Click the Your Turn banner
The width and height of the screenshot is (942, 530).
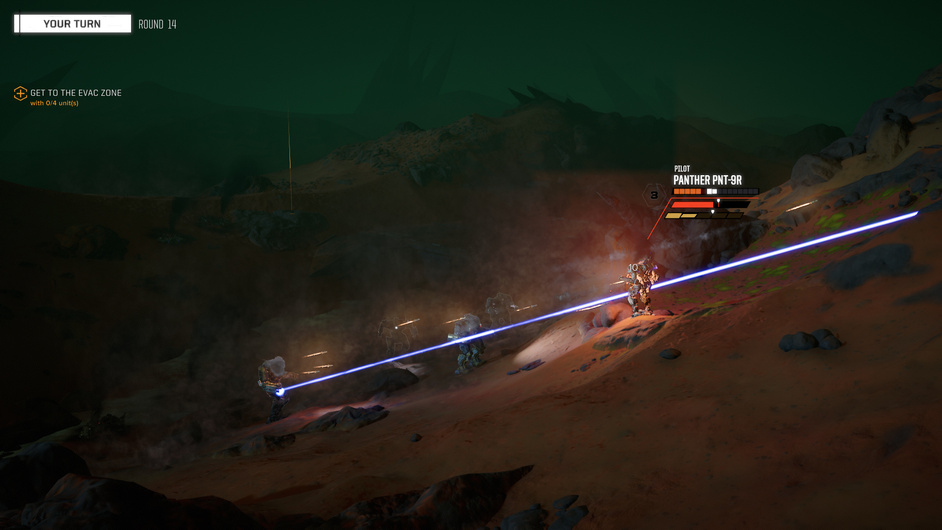(72, 24)
